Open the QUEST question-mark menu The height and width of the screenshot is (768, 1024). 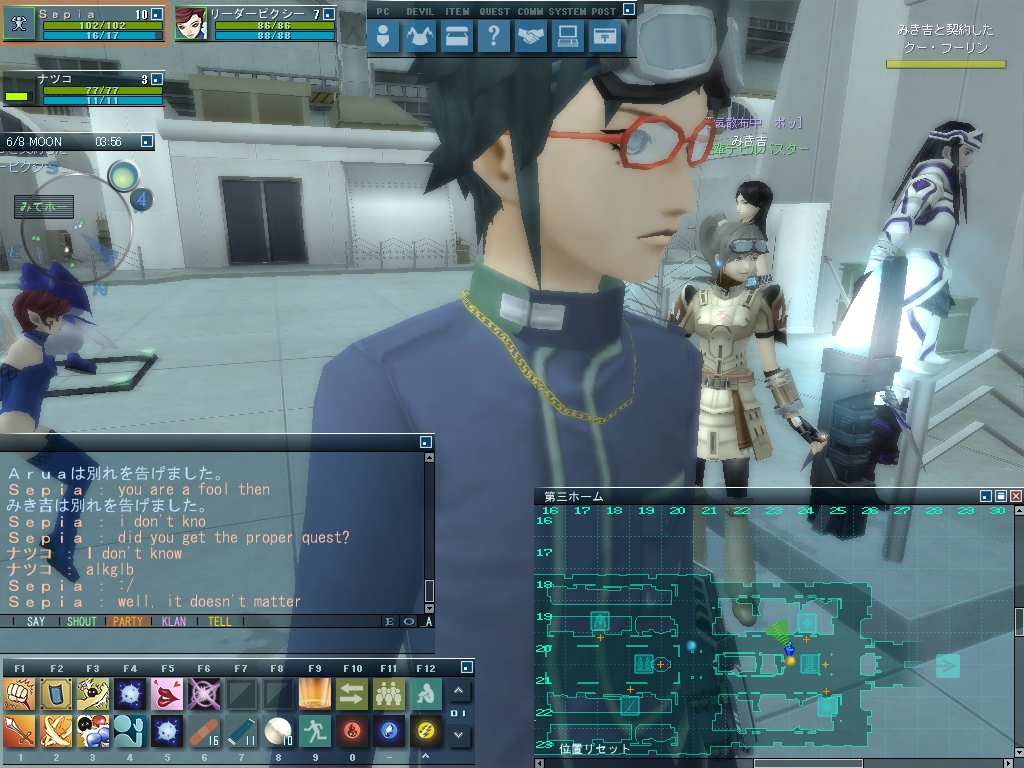click(492, 37)
